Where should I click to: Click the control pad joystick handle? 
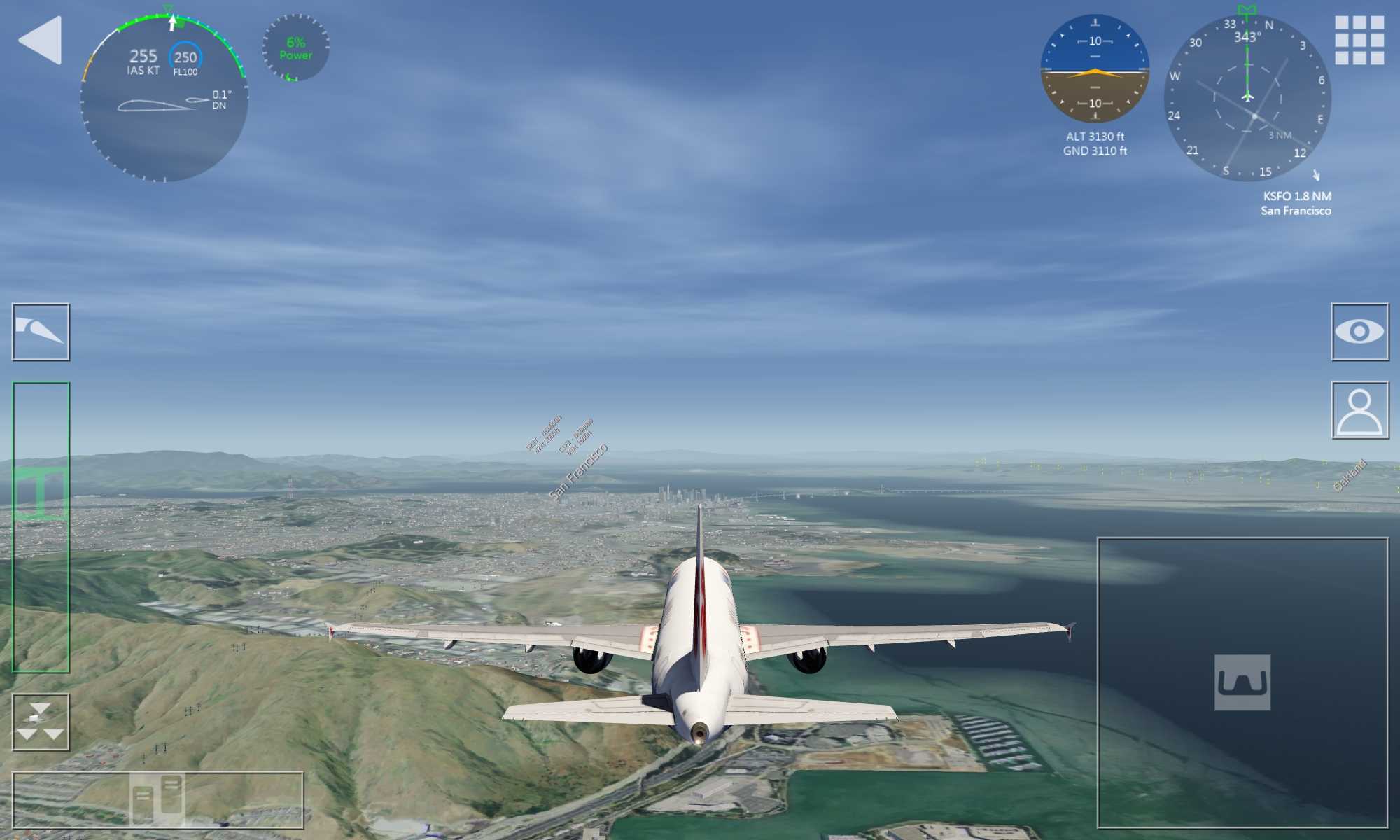(x=1242, y=682)
